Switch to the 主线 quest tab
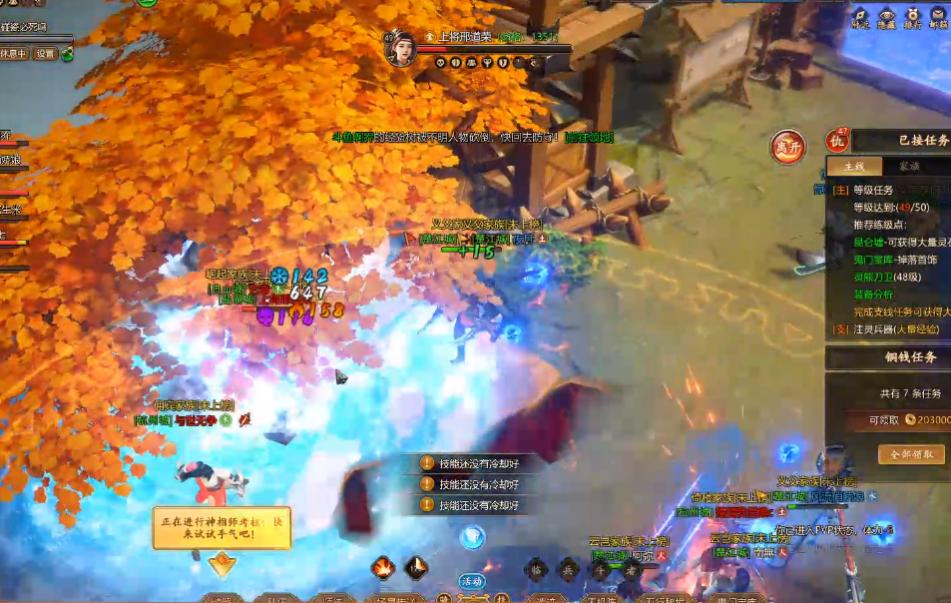Screen dimensions: 951x603 tap(854, 166)
